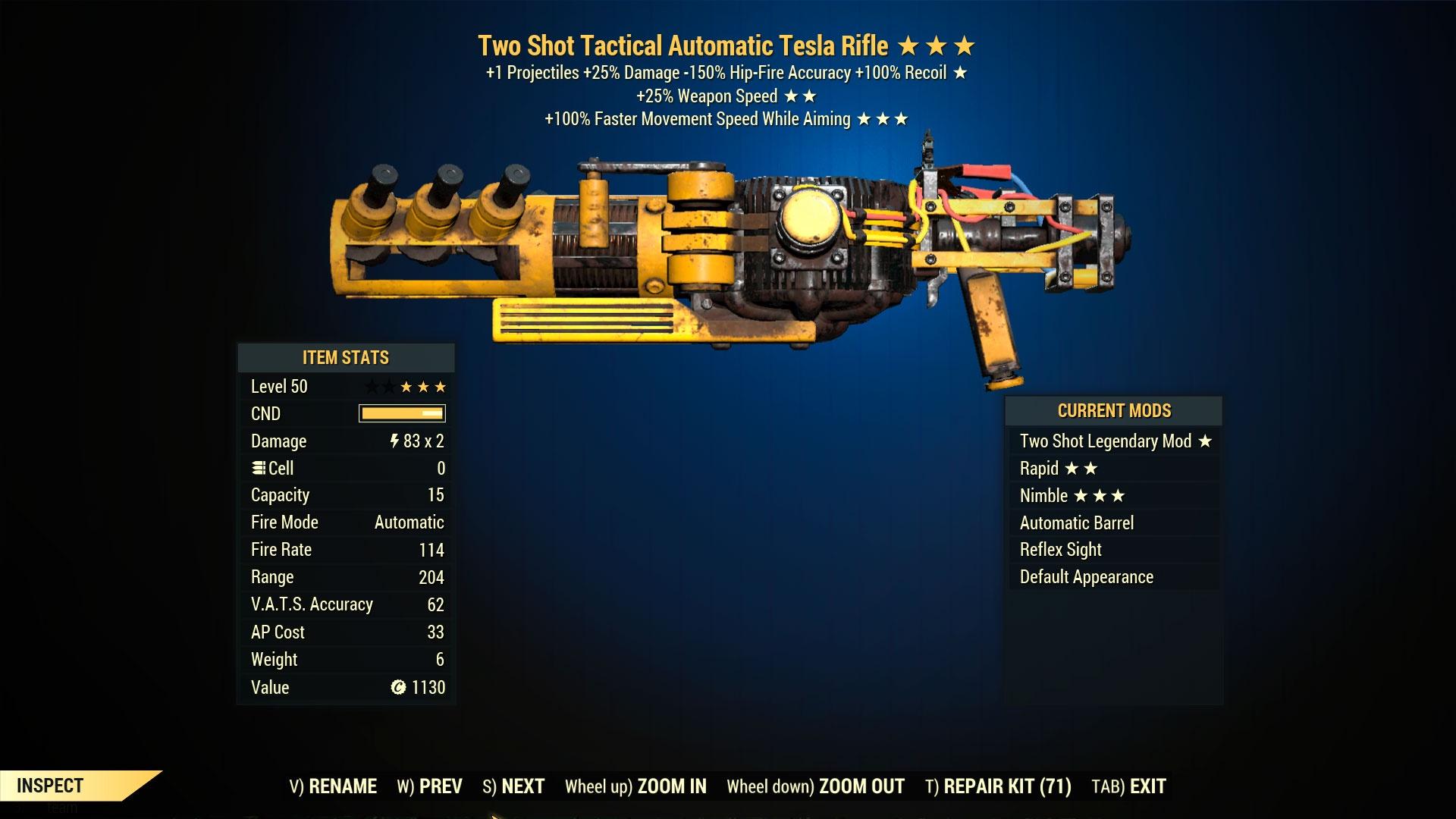Click the three-star rating next to Nimble mod
The image size is (1456, 819).
pyautogui.click(x=1098, y=495)
